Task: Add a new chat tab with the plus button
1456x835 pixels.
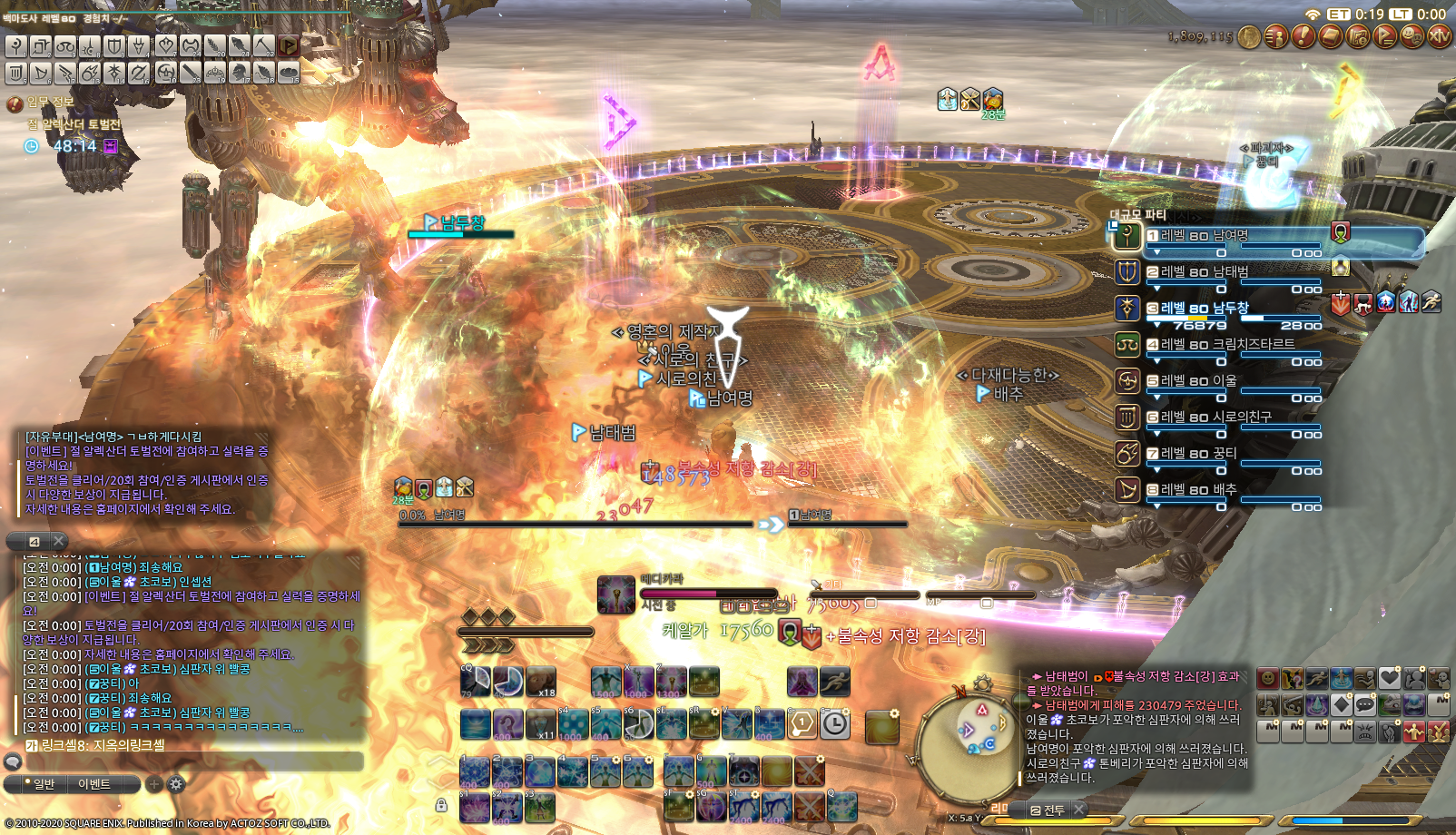Action: tap(153, 783)
